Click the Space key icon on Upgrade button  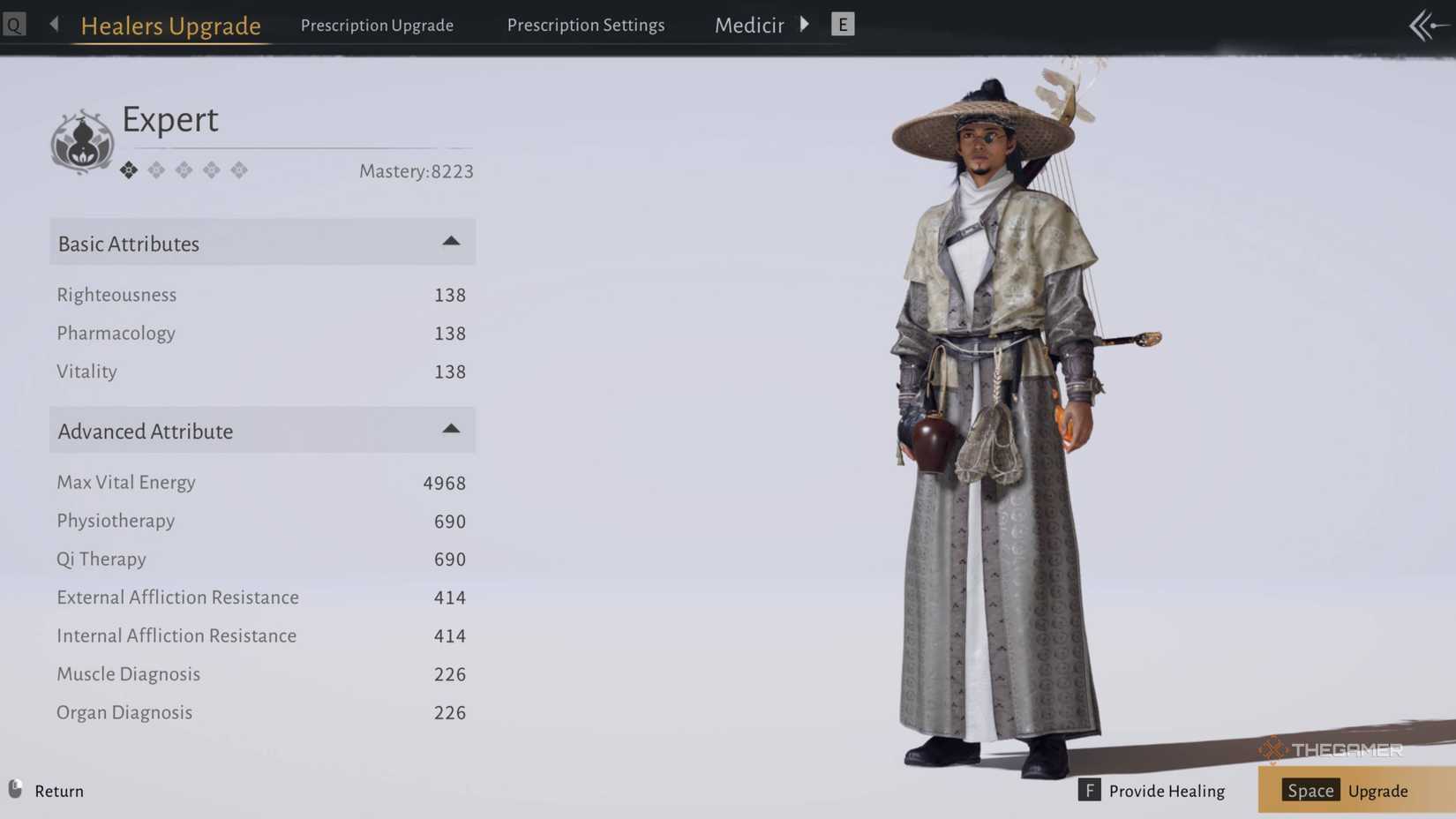[1310, 791]
